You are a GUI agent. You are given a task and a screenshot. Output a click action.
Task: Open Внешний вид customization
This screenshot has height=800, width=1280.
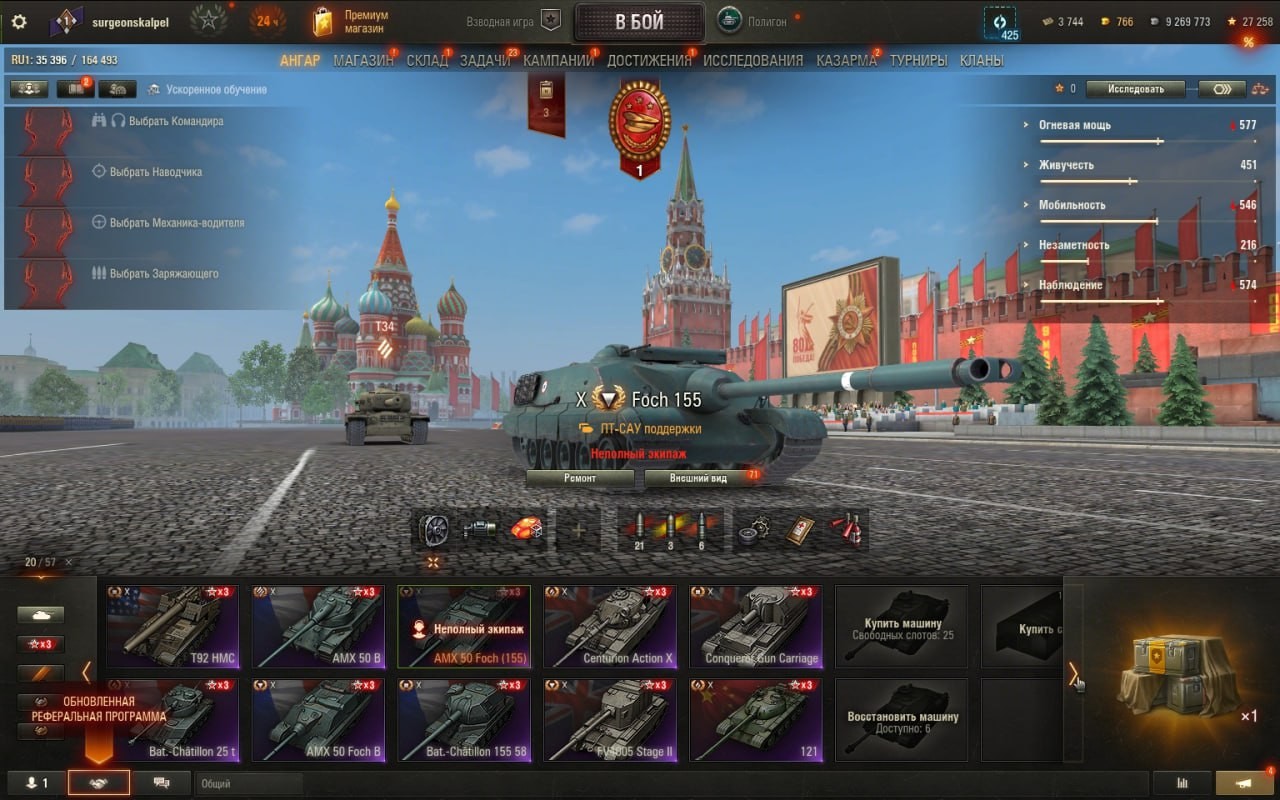pos(699,478)
